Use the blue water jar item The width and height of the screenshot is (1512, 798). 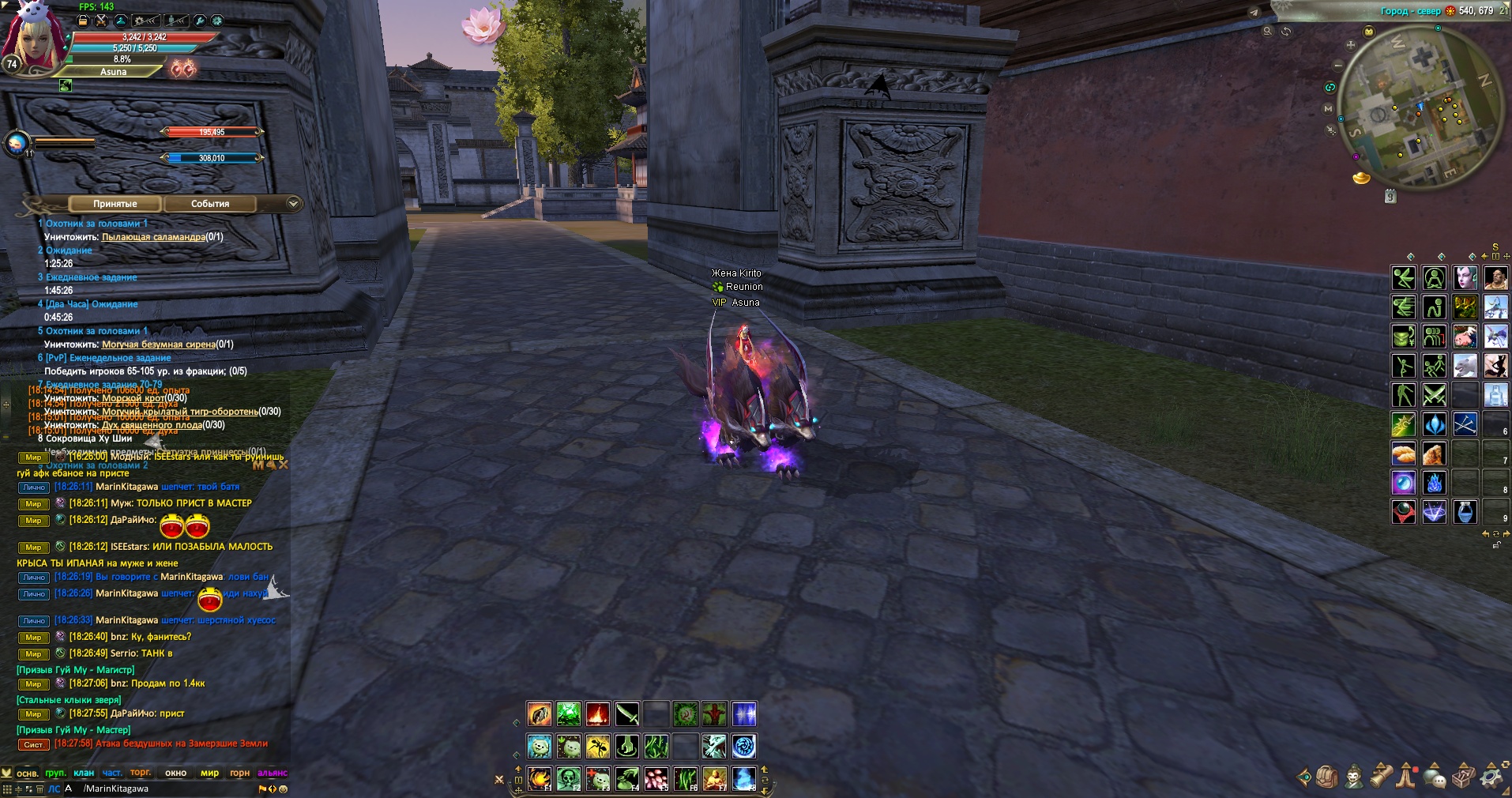pyautogui.click(x=1465, y=512)
